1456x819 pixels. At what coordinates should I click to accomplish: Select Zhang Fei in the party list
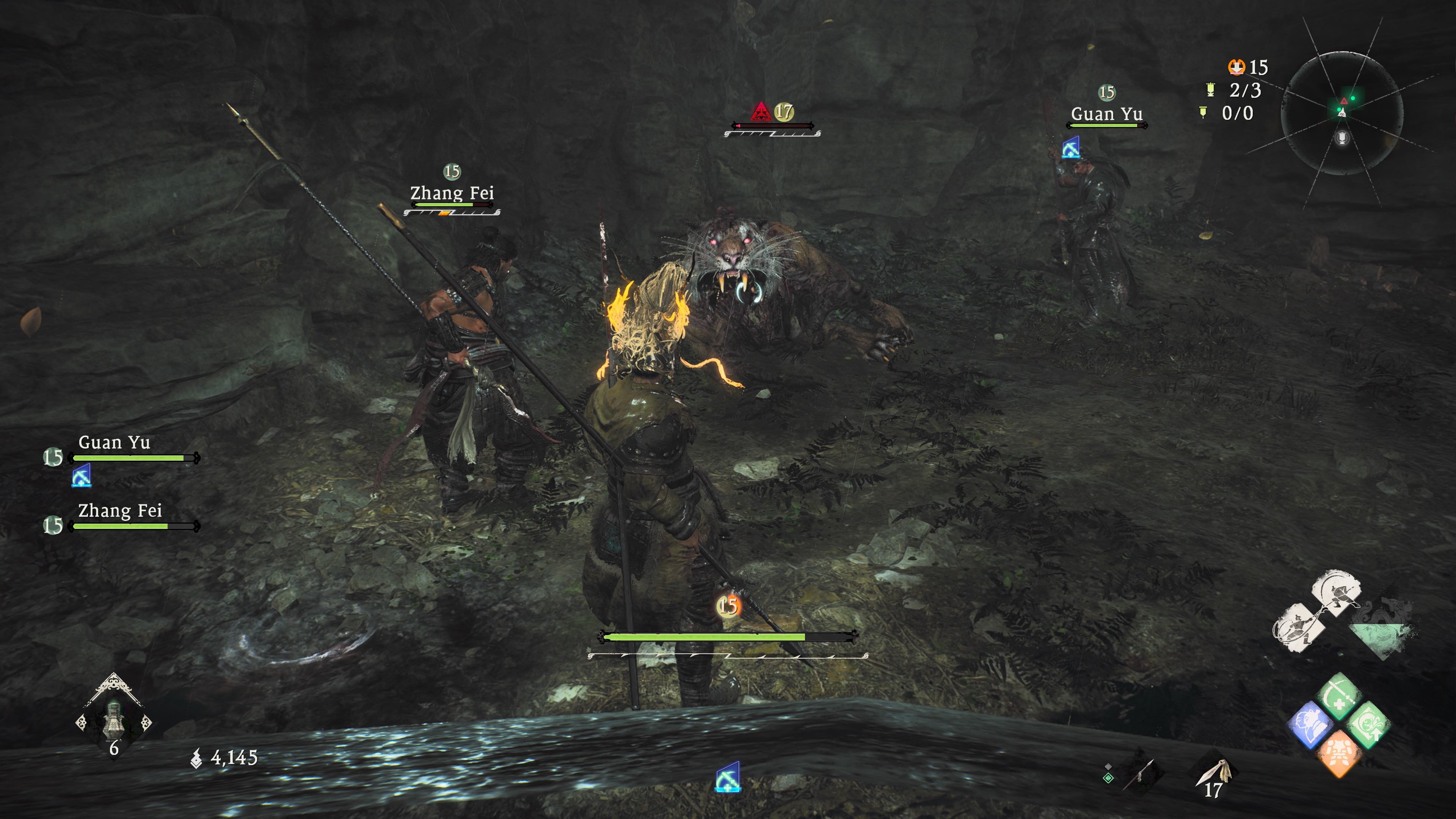(x=120, y=511)
